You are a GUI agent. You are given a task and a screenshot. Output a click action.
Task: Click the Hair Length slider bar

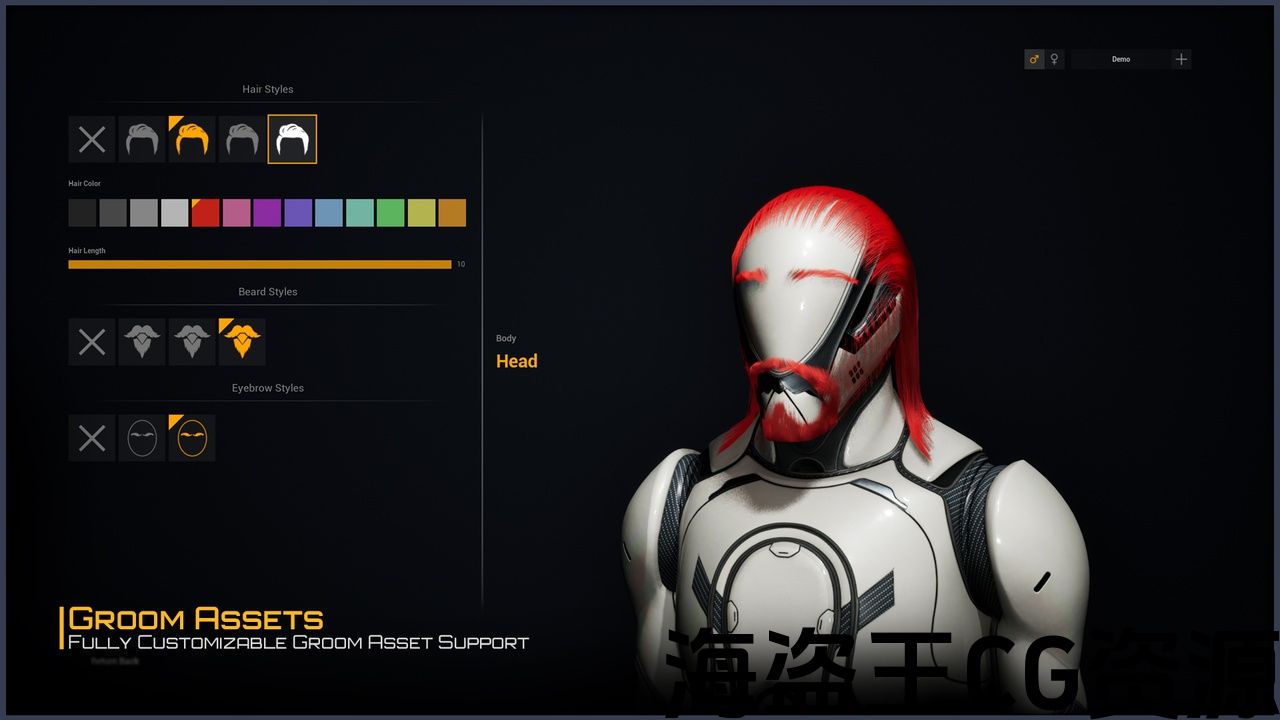[260, 264]
